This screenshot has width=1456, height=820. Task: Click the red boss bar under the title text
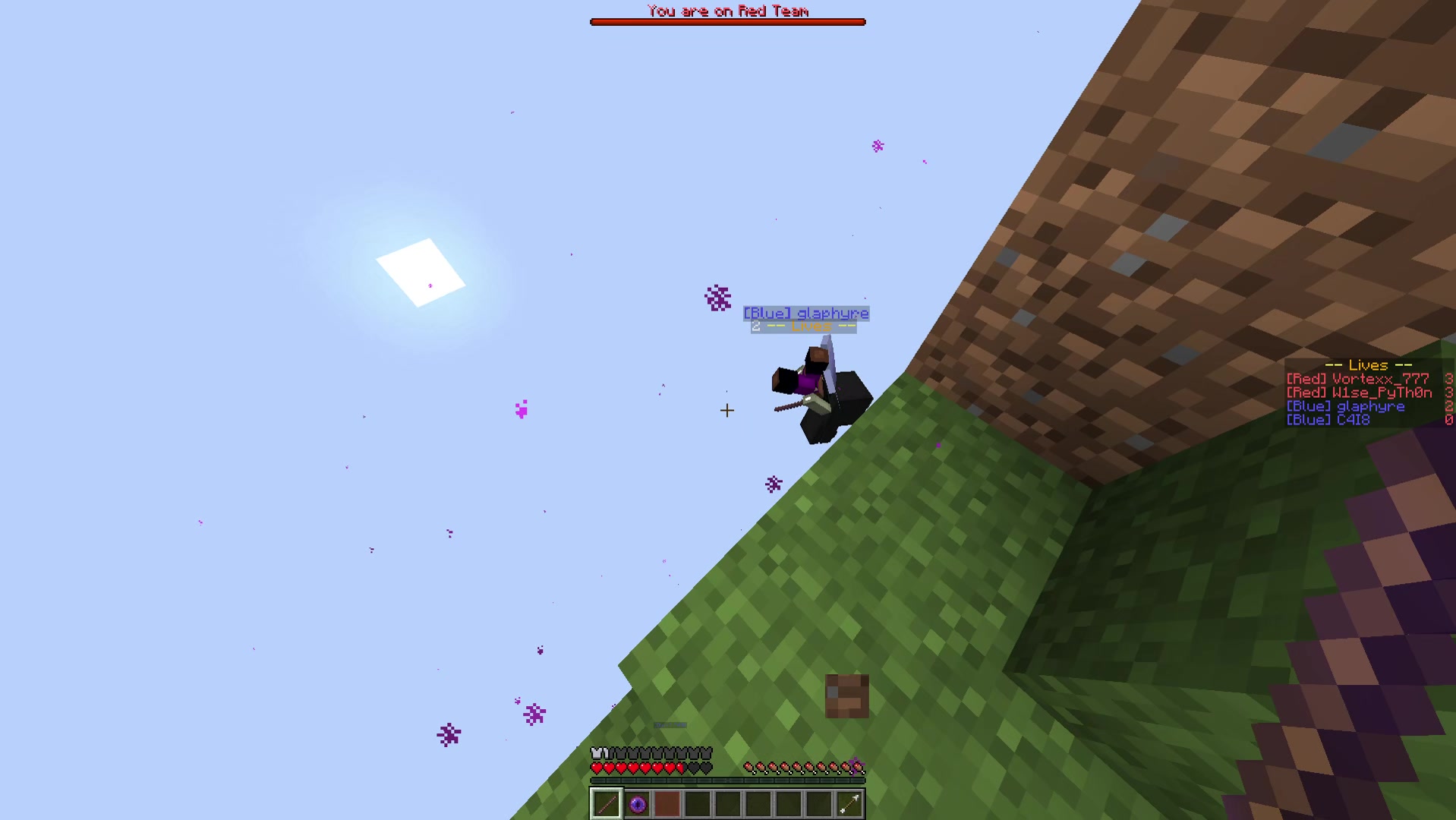728,21
